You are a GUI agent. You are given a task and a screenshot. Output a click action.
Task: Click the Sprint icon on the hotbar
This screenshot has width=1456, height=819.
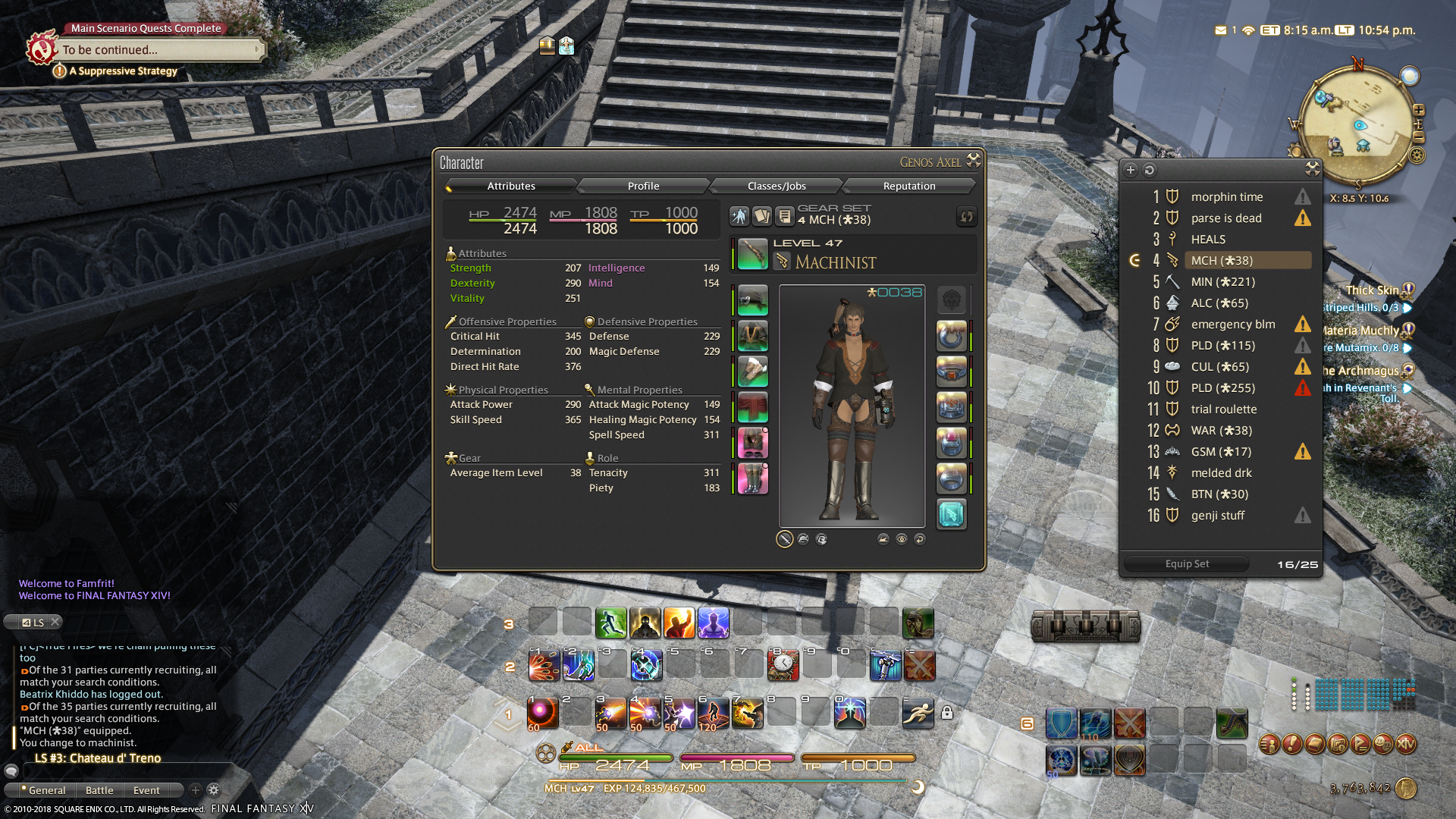pos(918,713)
